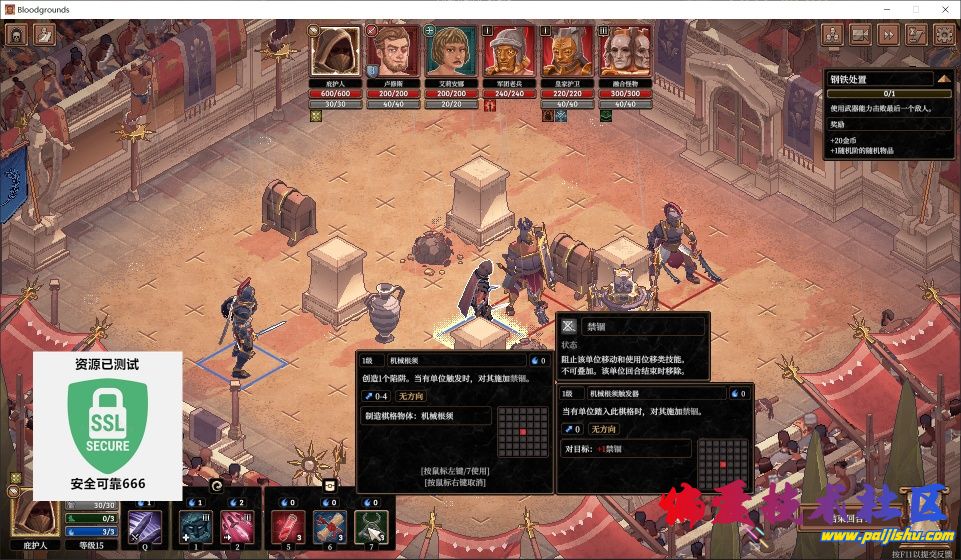
Task: Click the hooded hero portrait at bottom left
Action: click(x=37, y=517)
